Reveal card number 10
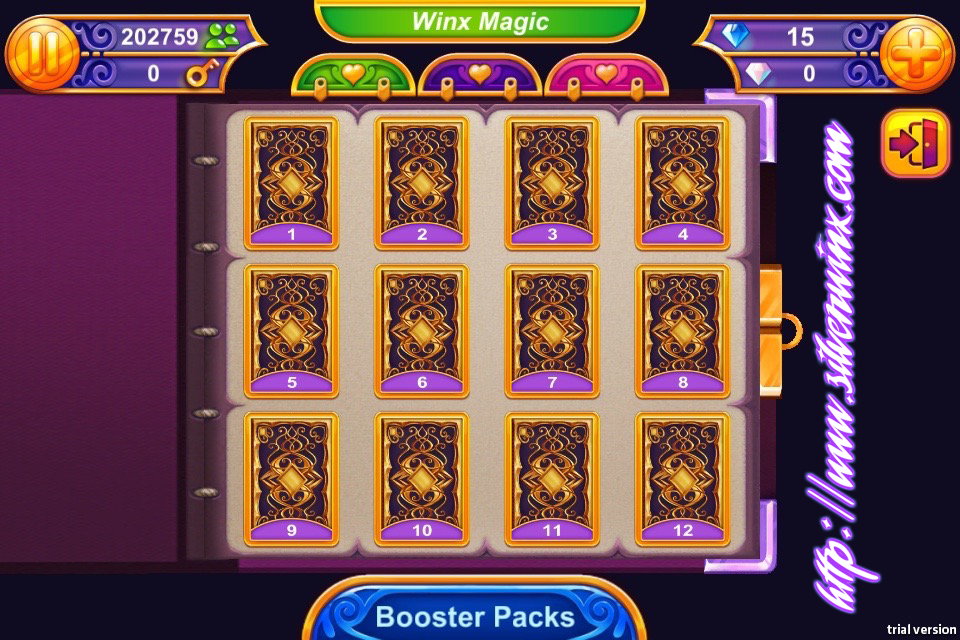 click(422, 477)
